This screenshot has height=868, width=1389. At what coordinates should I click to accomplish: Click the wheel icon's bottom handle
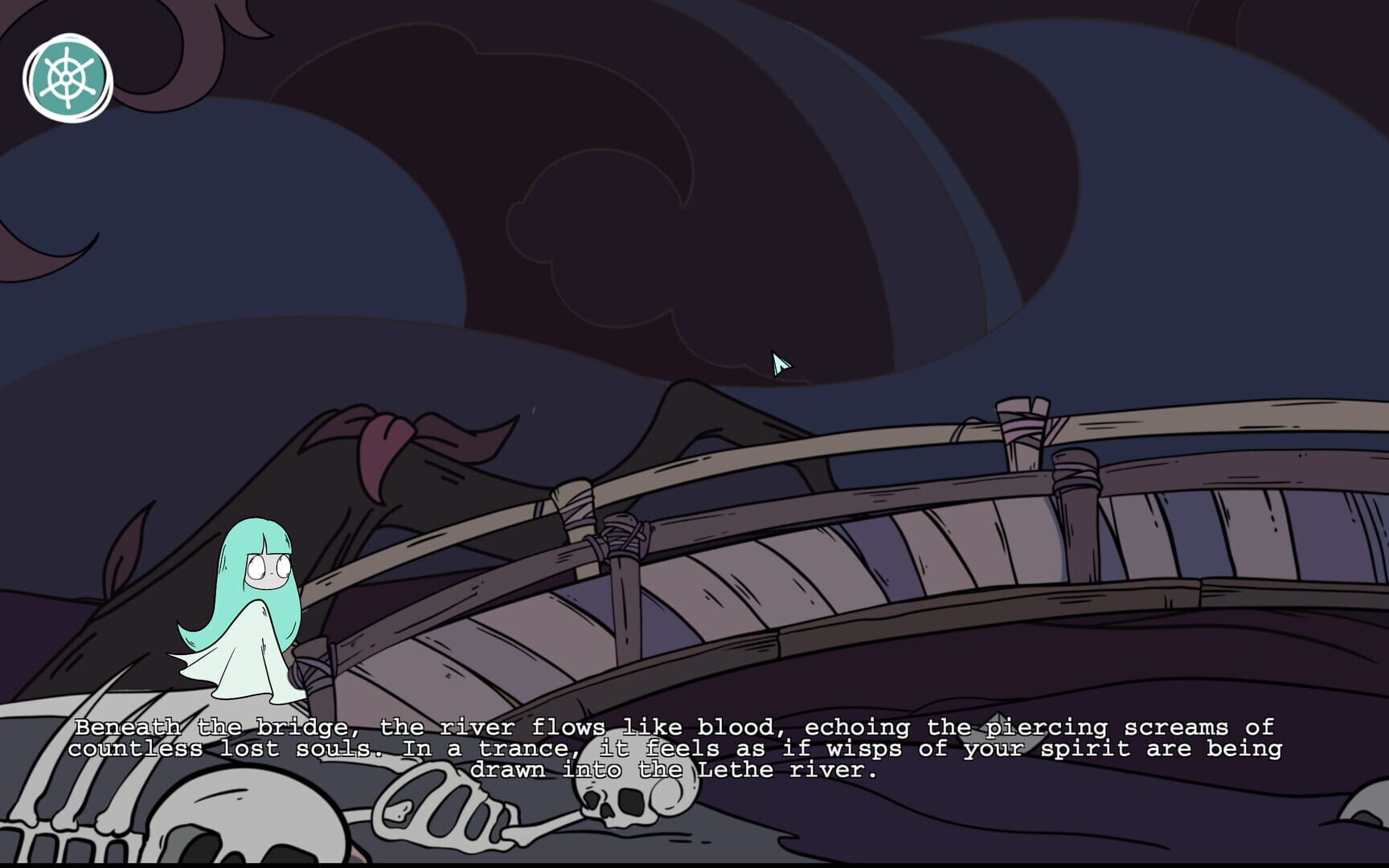tap(68, 106)
